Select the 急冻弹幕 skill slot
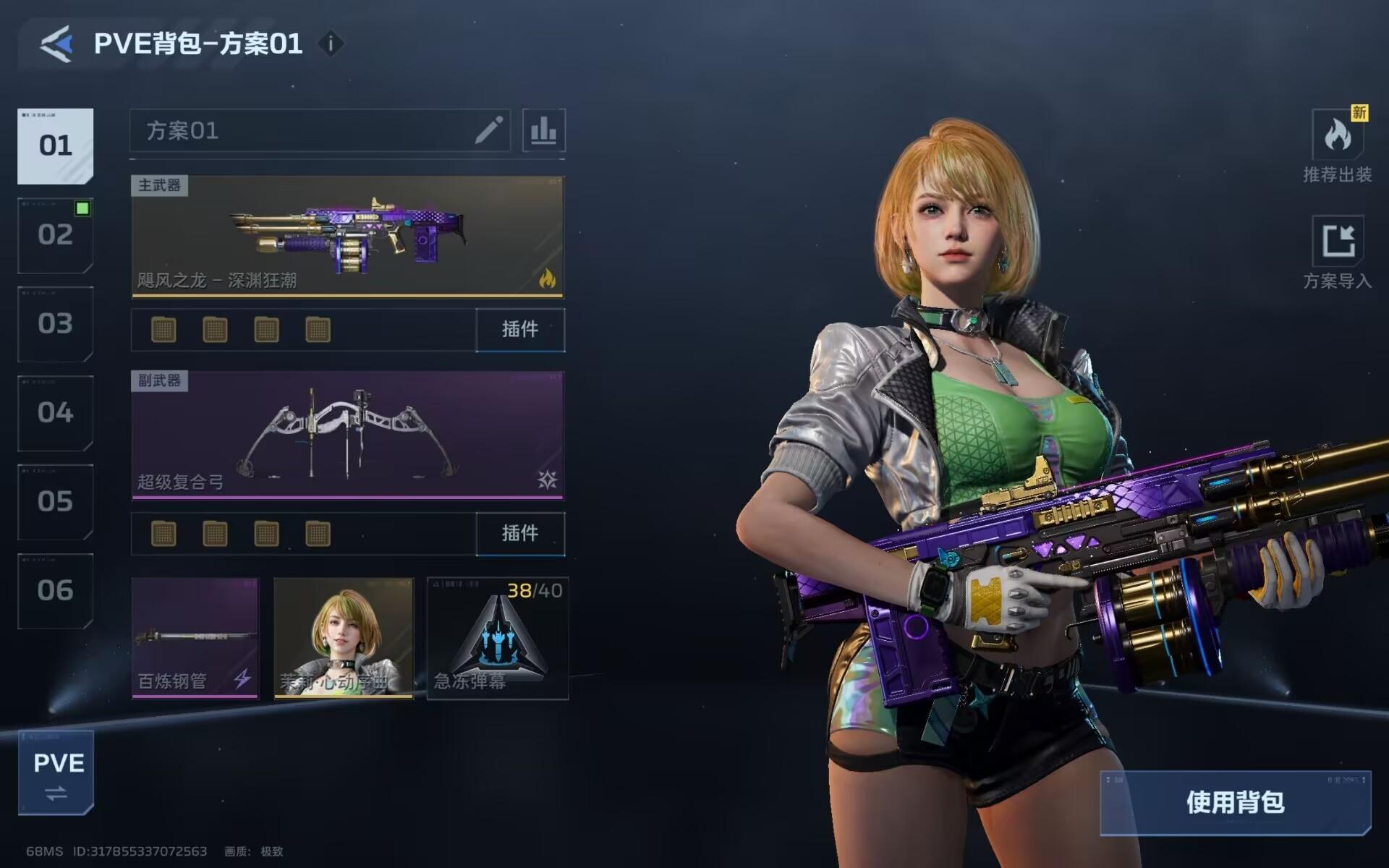The height and width of the screenshot is (868, 1389). click(x=498, y=638)
